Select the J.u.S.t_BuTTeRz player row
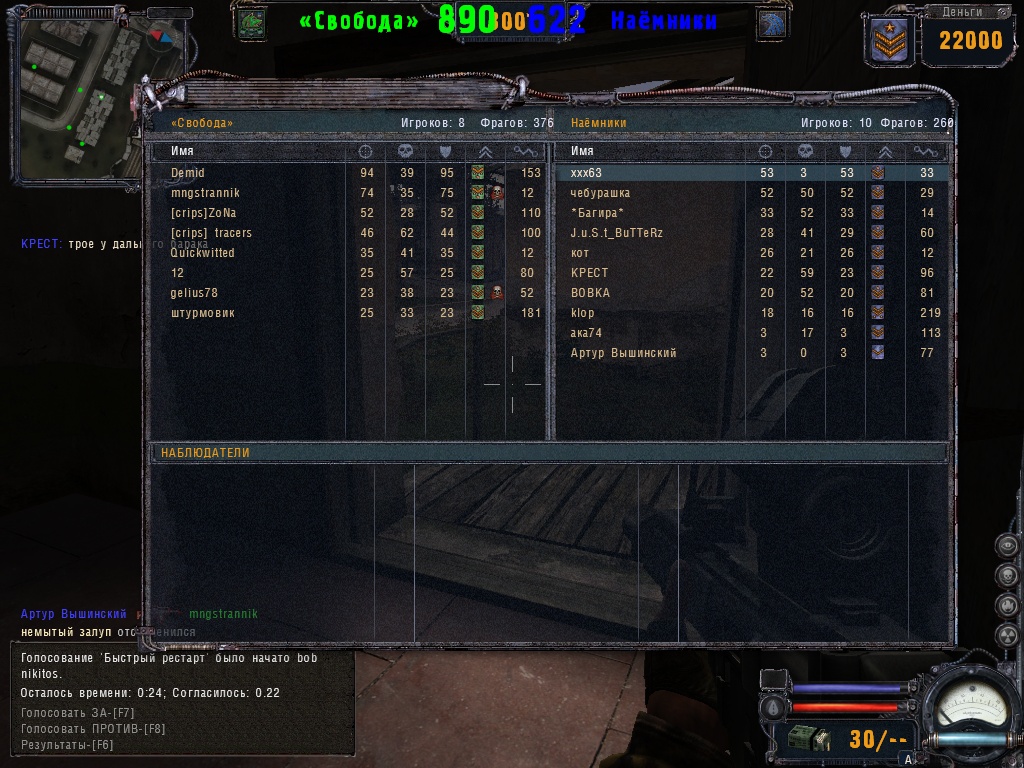This screenshot has width=1024, height=768. point(616,233)
